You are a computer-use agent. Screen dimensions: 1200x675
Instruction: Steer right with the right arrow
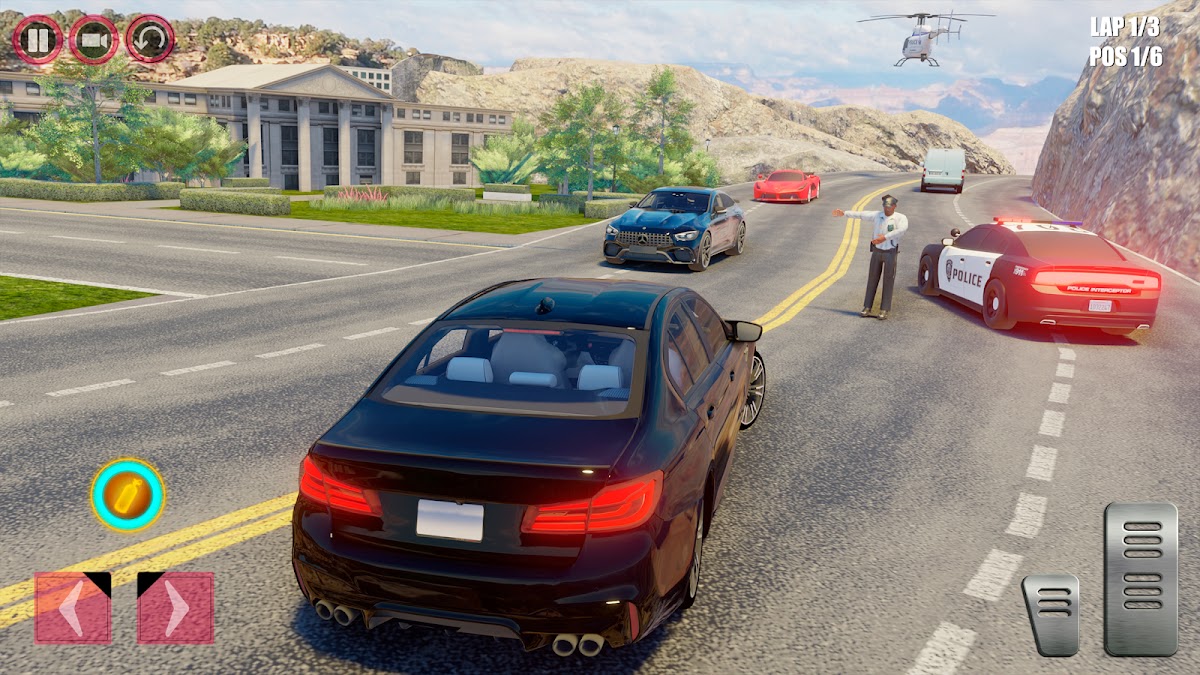coord(175,607)
